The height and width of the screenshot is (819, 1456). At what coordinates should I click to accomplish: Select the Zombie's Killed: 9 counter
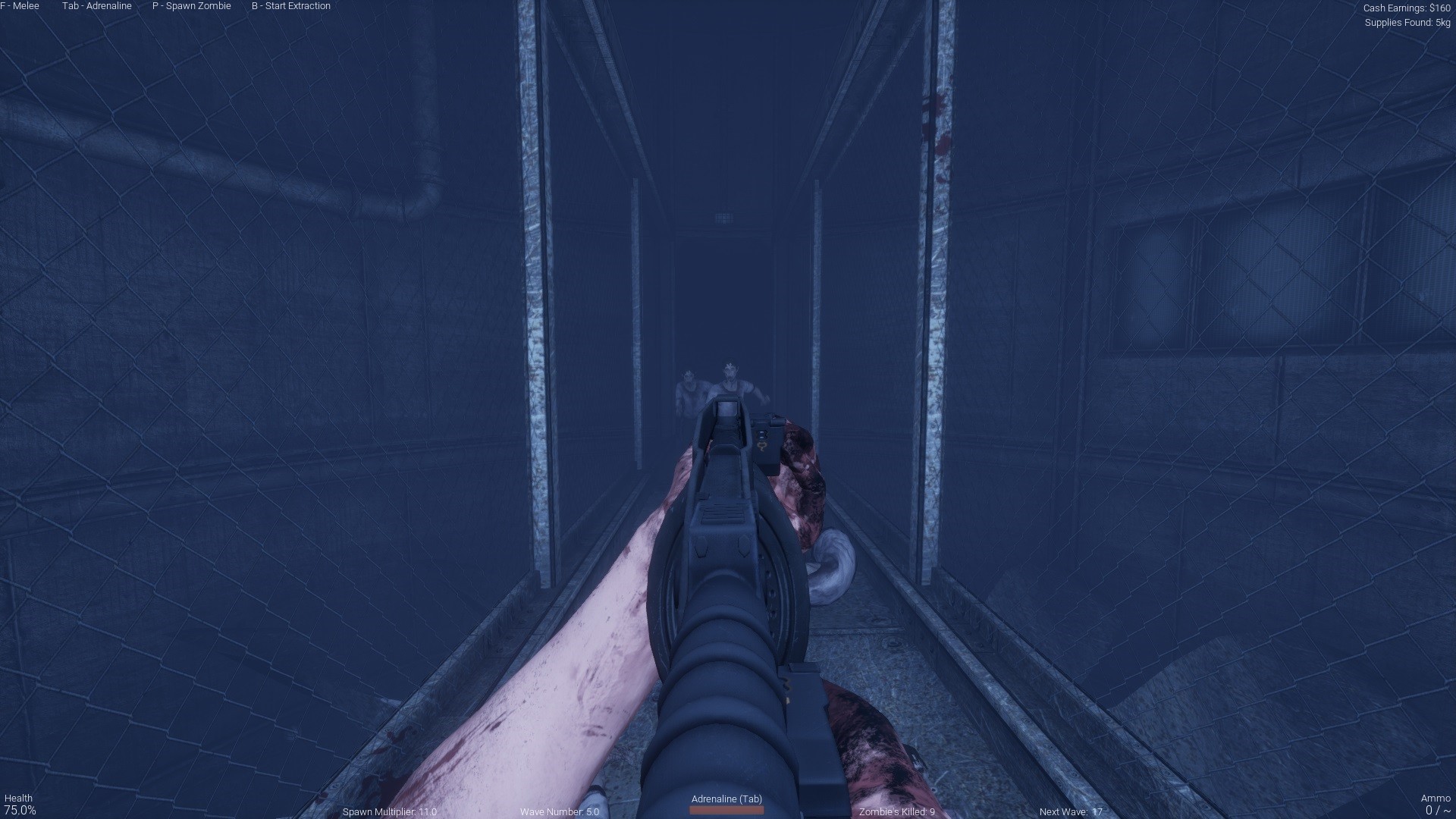pos(897,811)
